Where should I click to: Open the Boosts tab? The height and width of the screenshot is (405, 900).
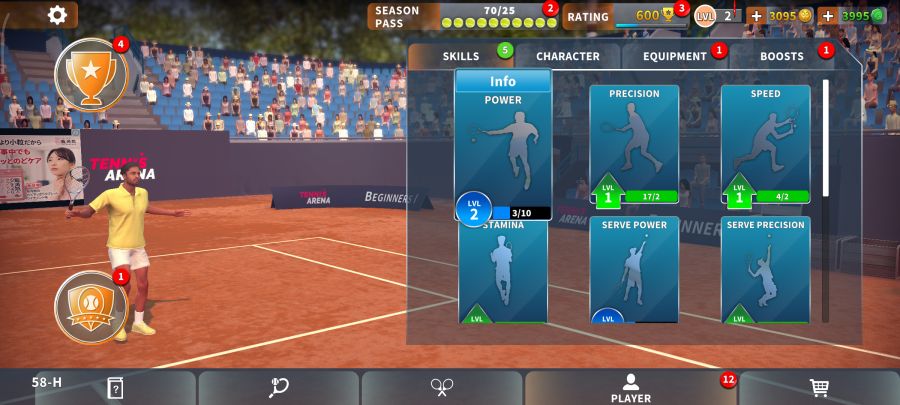tap(782, 56)
